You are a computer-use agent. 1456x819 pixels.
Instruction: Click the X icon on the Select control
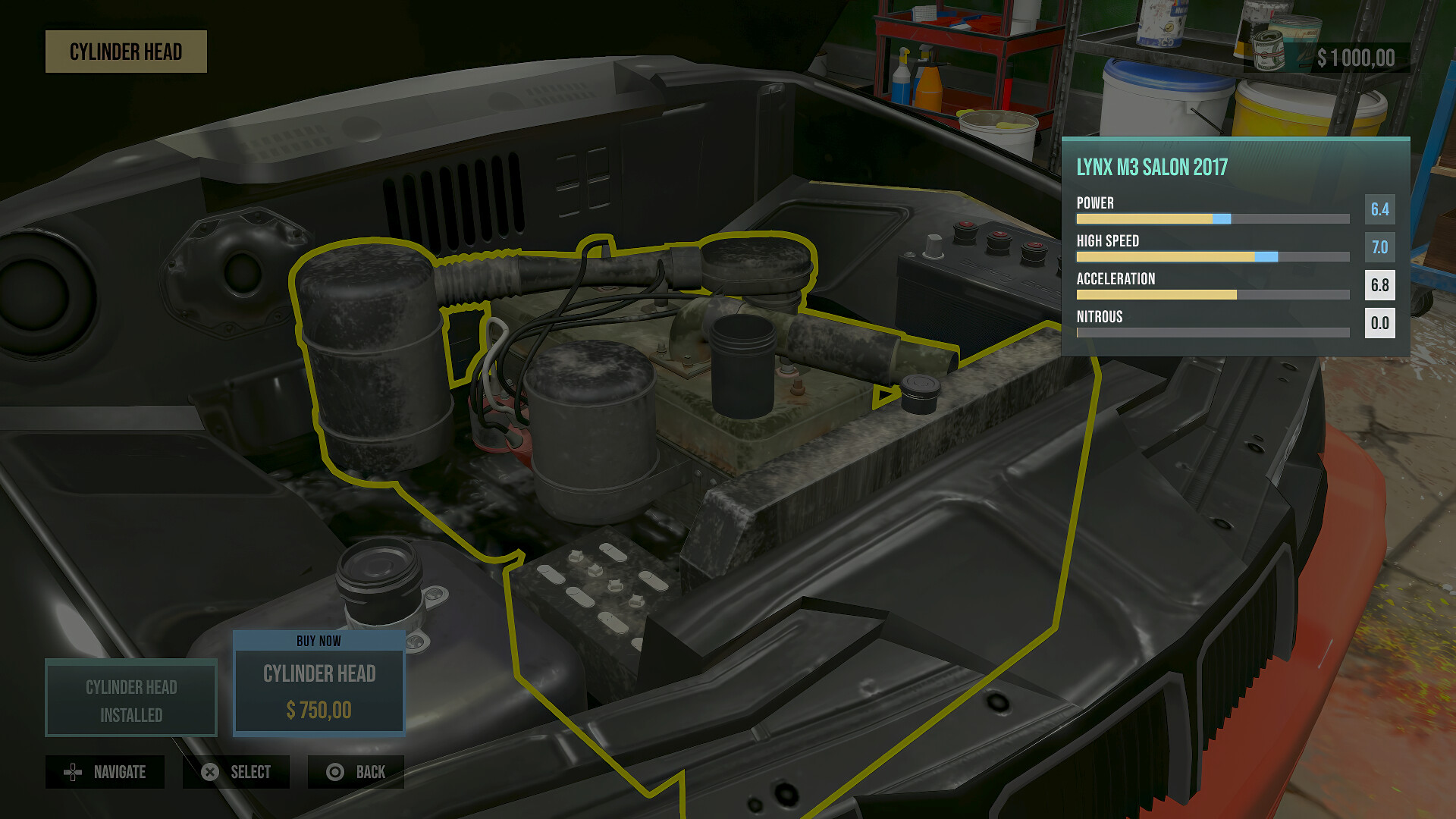coord(212,772)
